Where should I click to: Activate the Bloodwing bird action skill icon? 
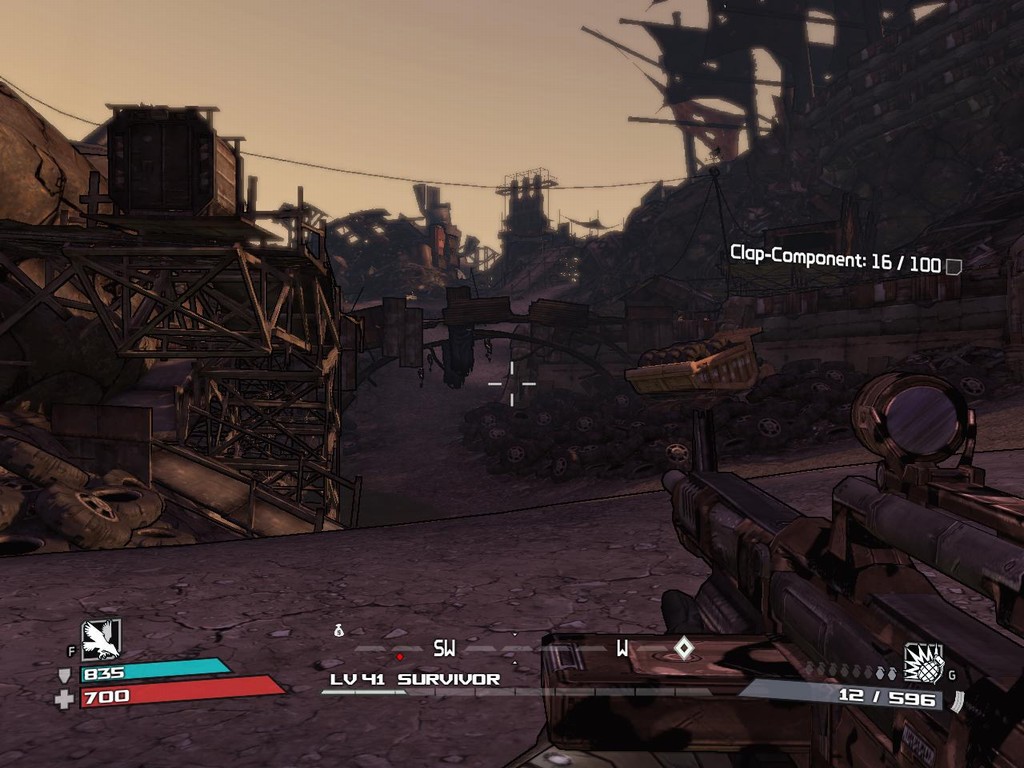[x=101, y=639]
